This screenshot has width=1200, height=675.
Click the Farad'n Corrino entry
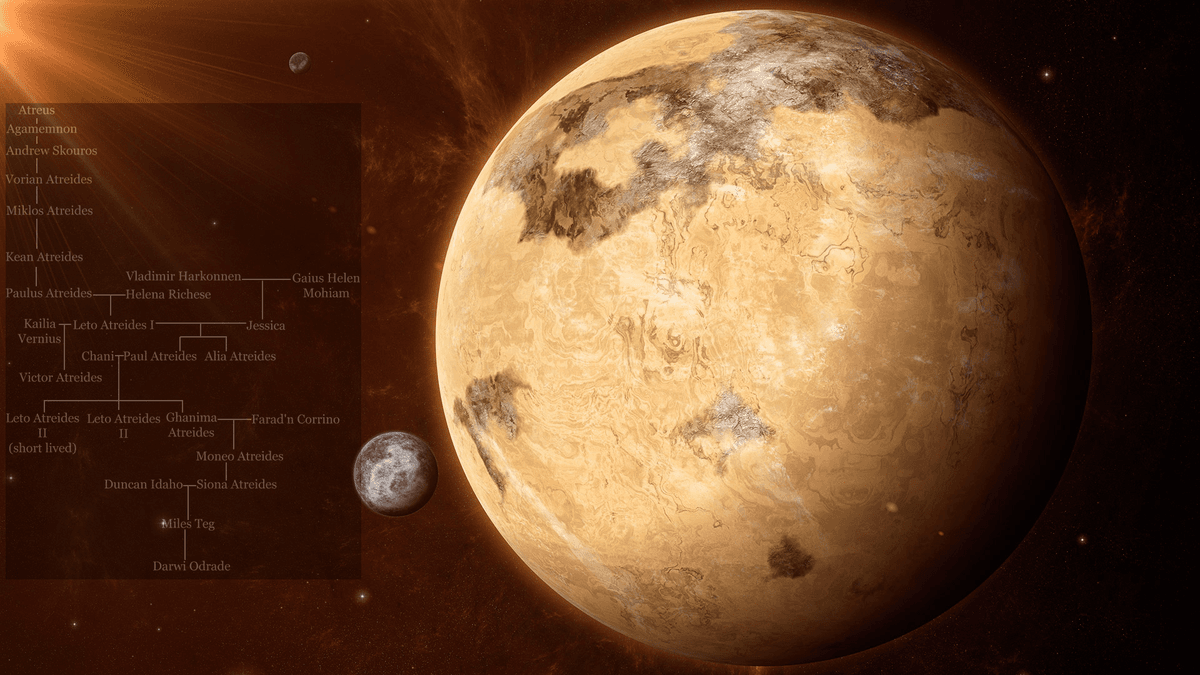[x=295, y=420]
